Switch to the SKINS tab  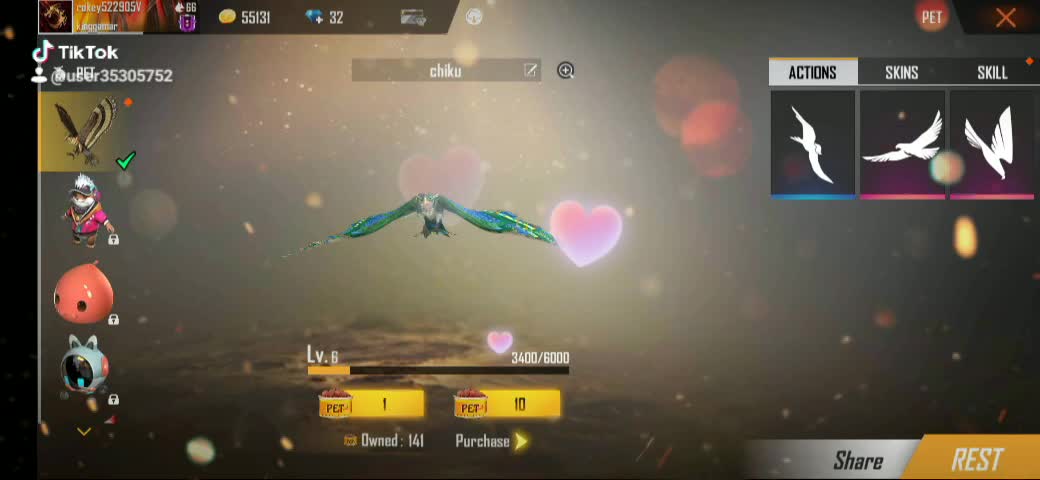[x=901, y=72]
